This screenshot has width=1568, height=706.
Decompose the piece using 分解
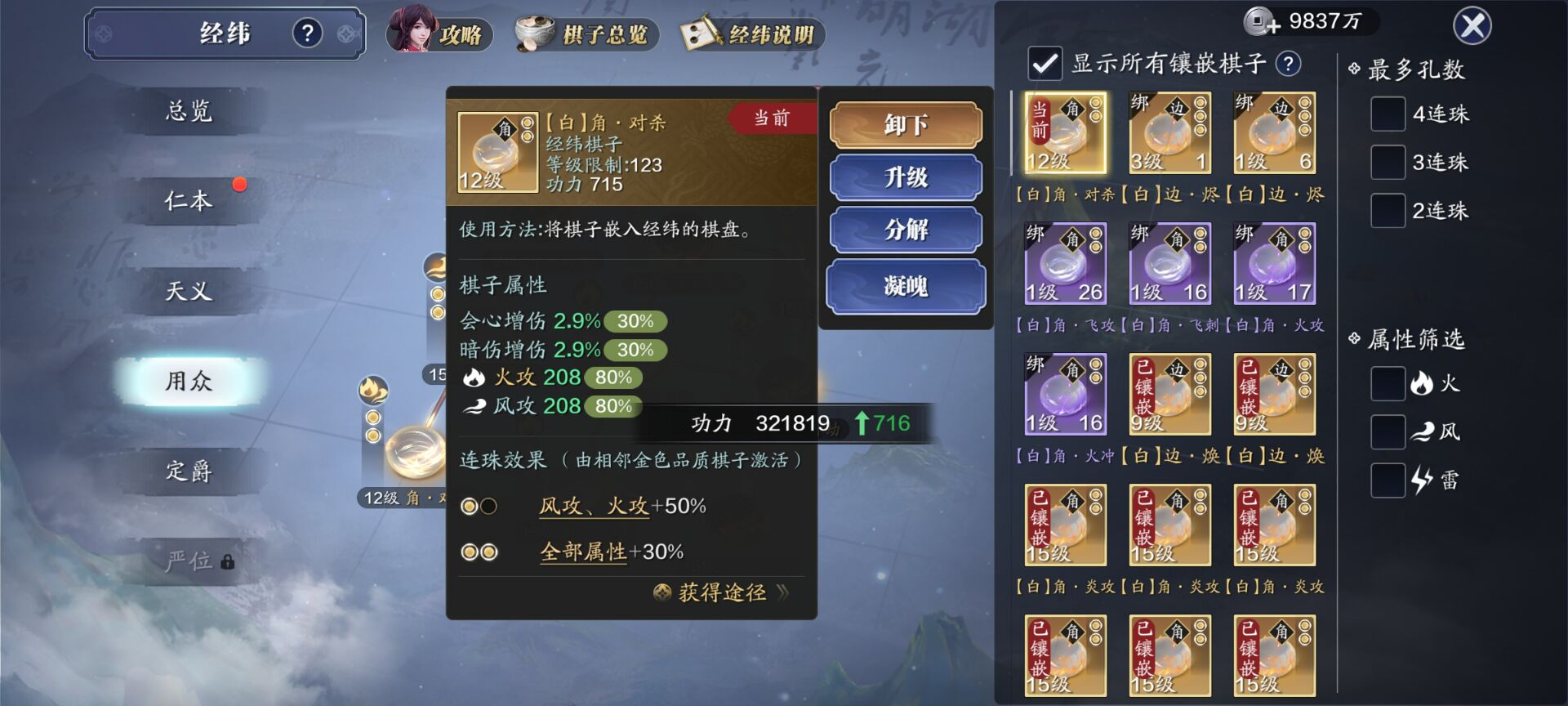(905, 230)
